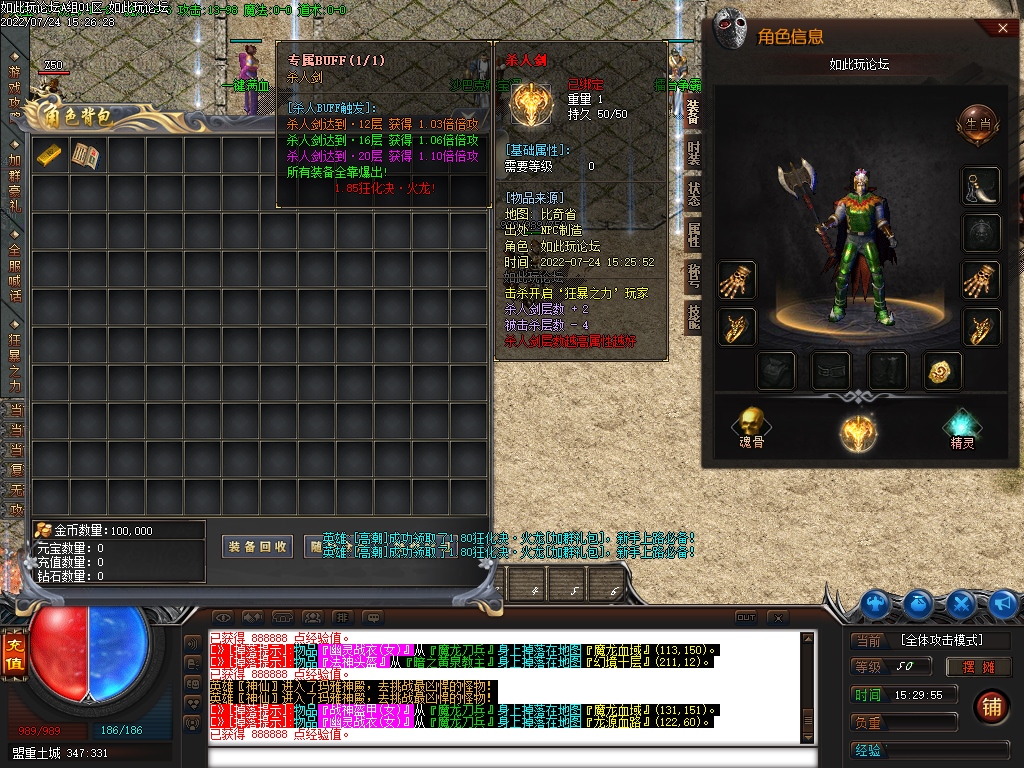Open the 生肖 zodiac slot
The height and width of the screenshot is (768, 1024).
[978, 124]
